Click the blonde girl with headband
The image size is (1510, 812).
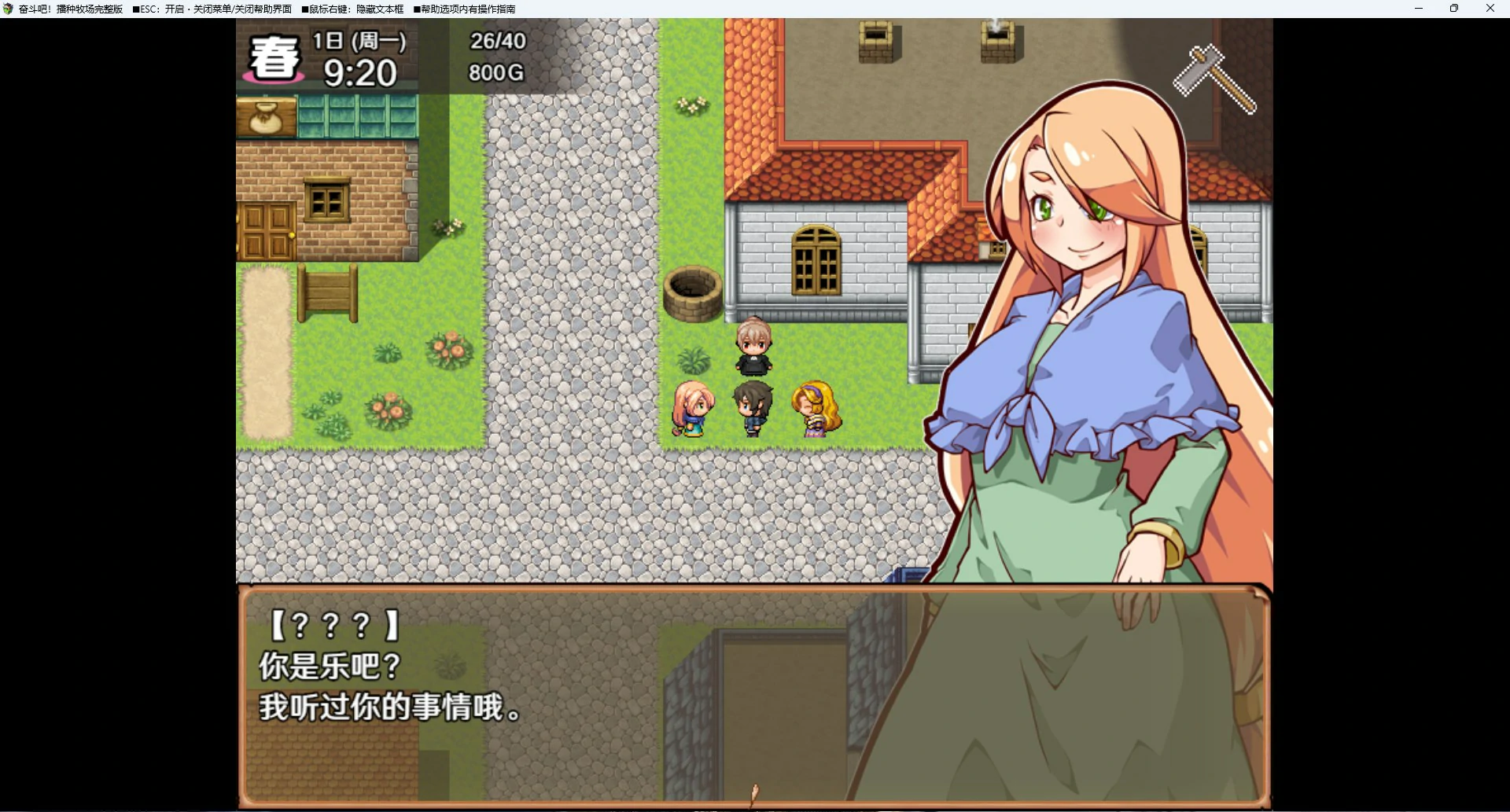pyautogui.click(x=814, y=409)
